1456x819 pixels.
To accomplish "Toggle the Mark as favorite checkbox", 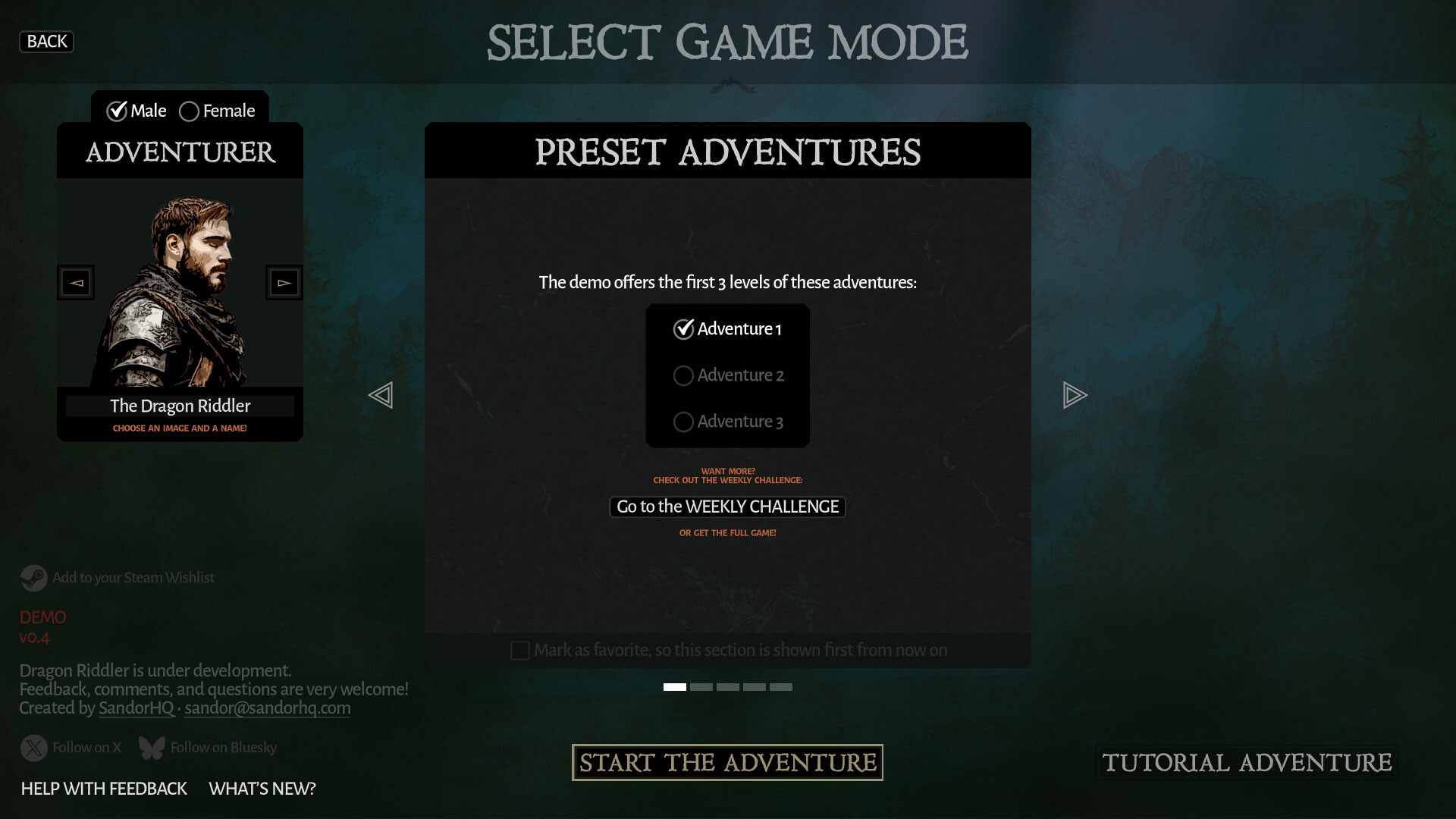I will [520, 651].
